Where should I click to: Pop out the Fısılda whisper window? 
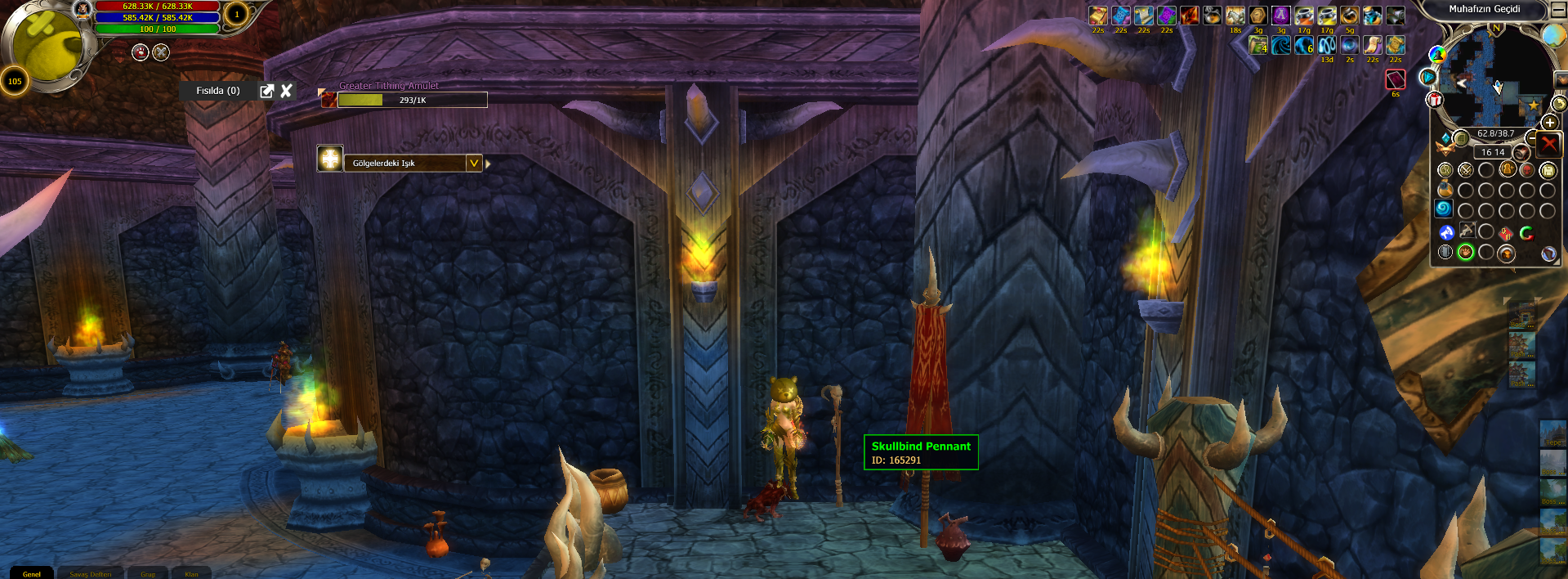(x=266, y=91)
